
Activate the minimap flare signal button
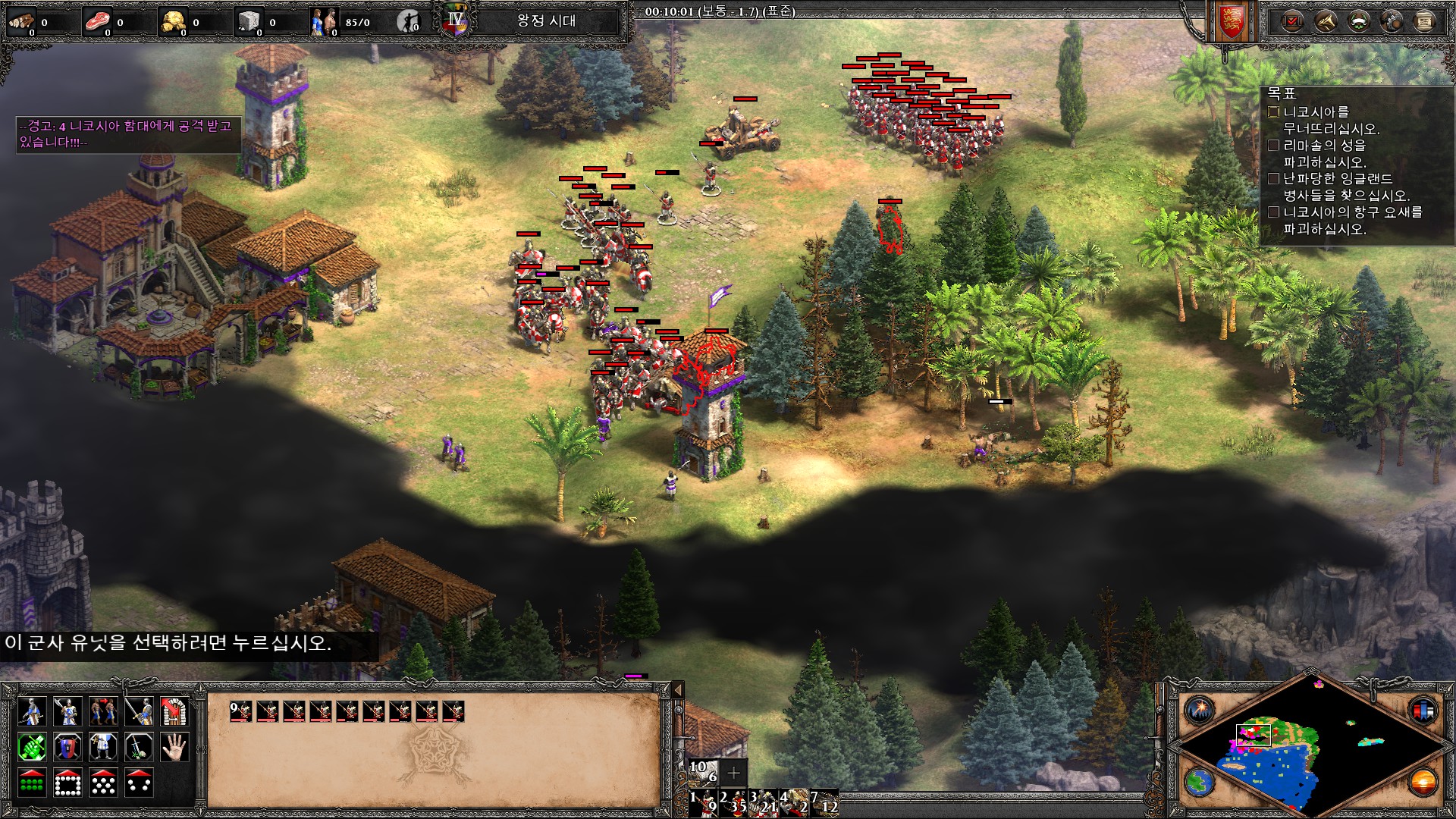1200,711
